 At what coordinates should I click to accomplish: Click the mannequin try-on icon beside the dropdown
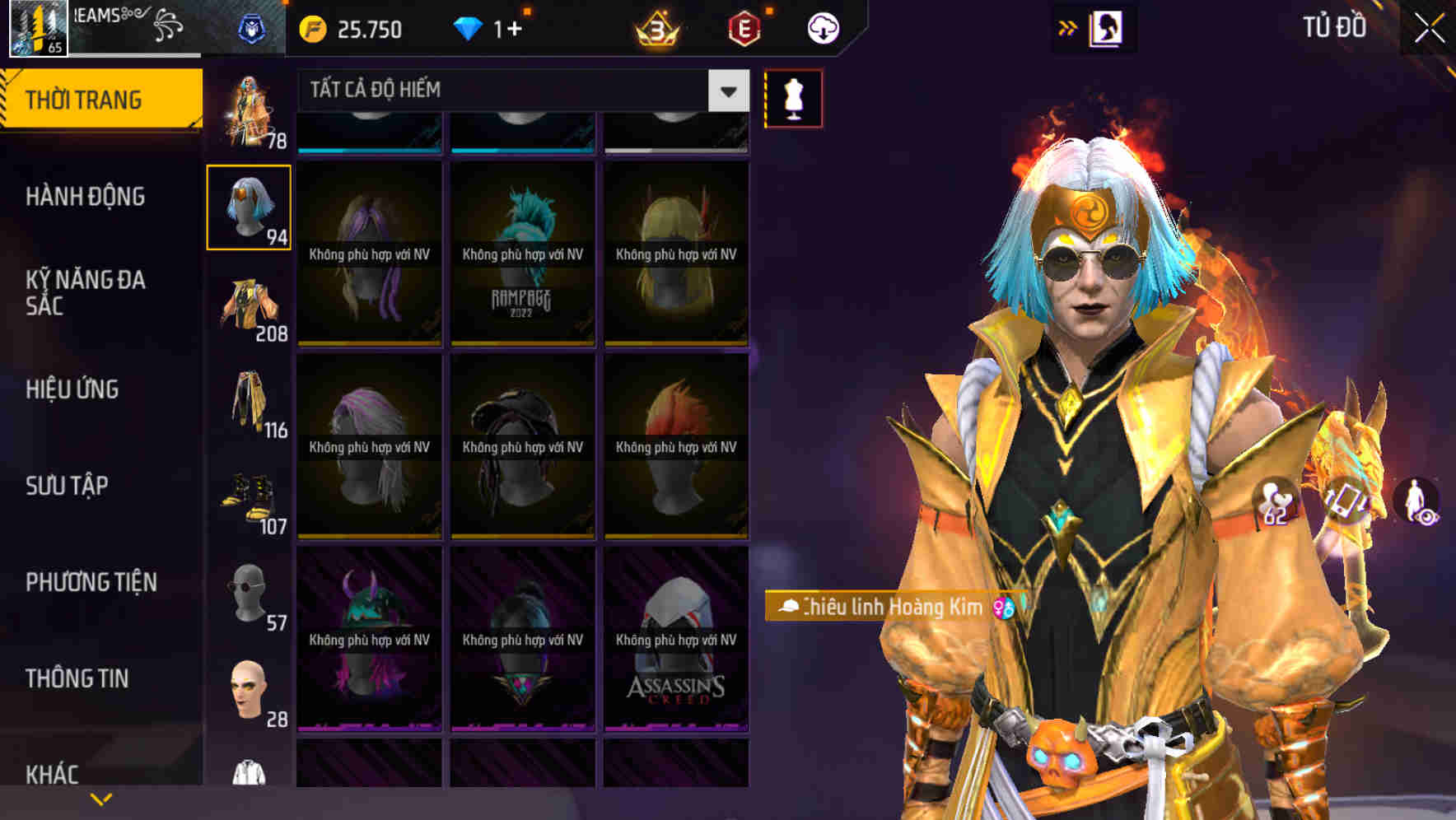(793, 97)
